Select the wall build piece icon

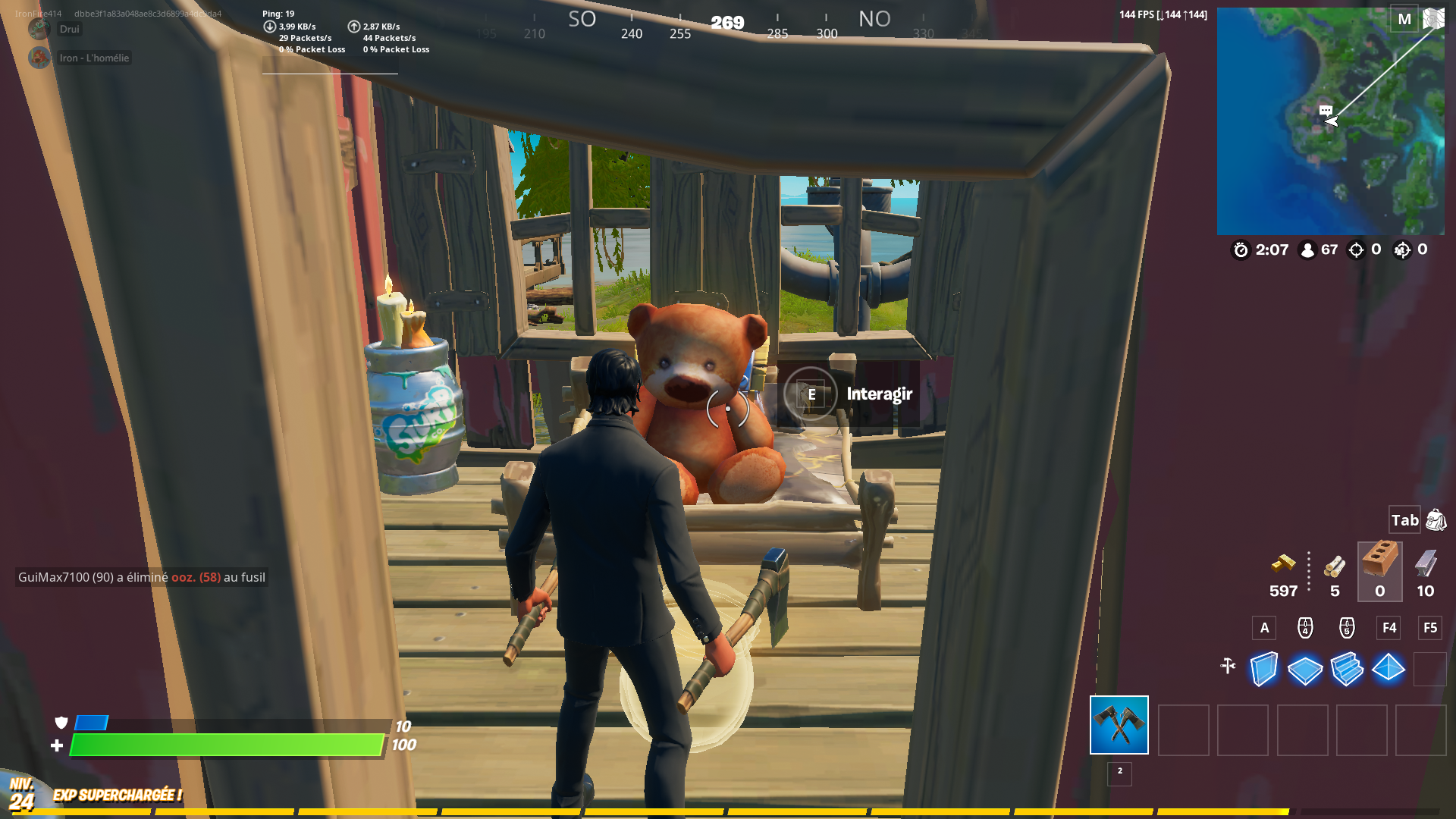coord(1264,669)
